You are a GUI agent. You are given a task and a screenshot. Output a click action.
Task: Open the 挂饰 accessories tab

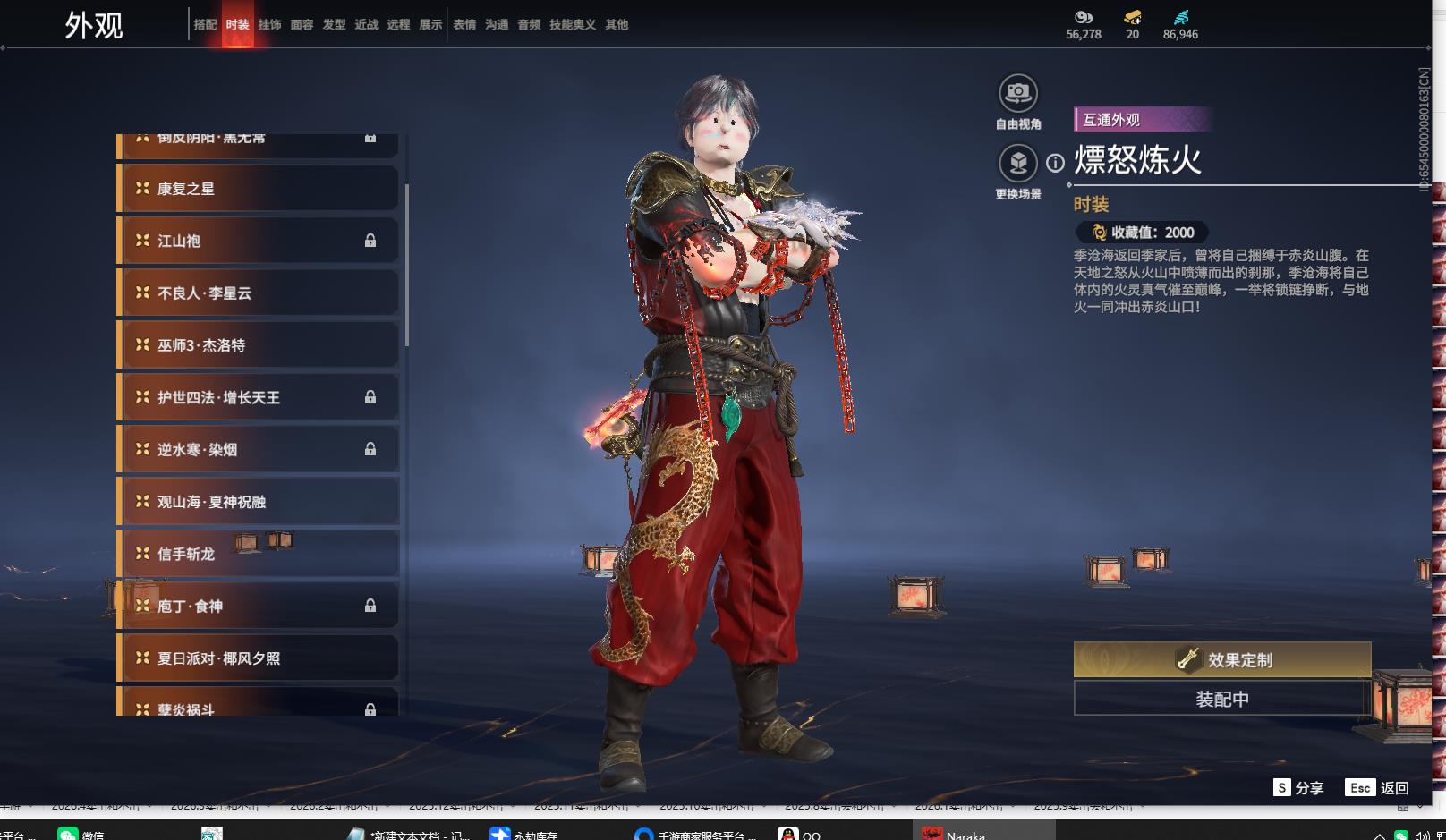(x=269, y=25)
